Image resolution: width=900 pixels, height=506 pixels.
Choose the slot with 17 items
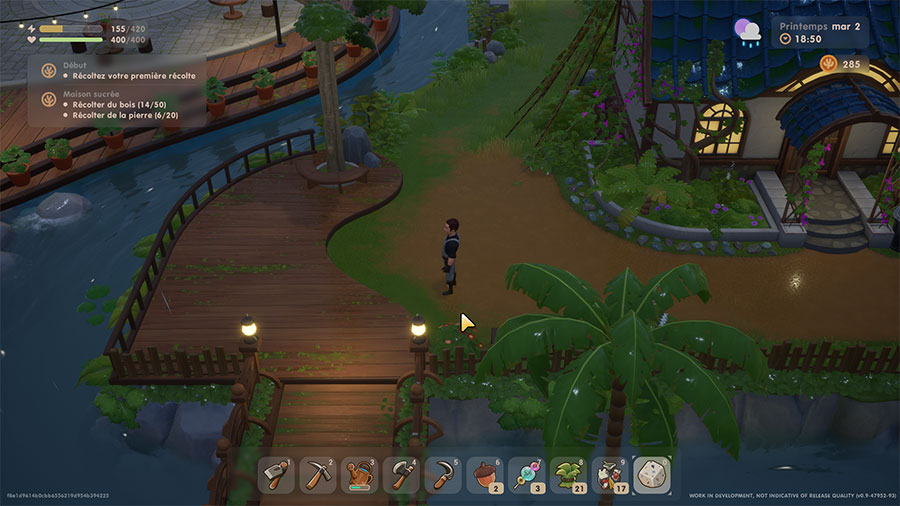point(610,475)
